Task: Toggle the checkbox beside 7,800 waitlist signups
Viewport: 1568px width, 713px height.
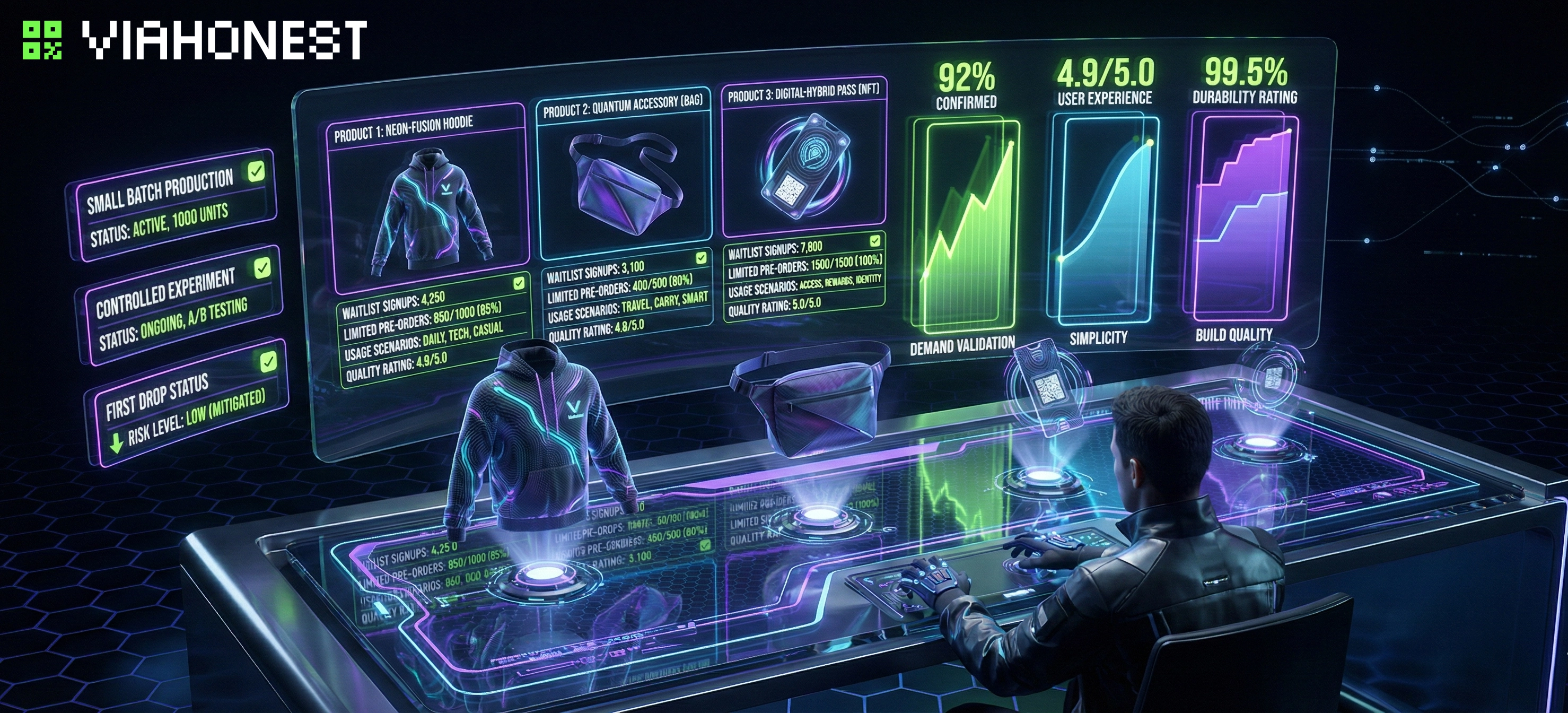Action: coord(875,240)
